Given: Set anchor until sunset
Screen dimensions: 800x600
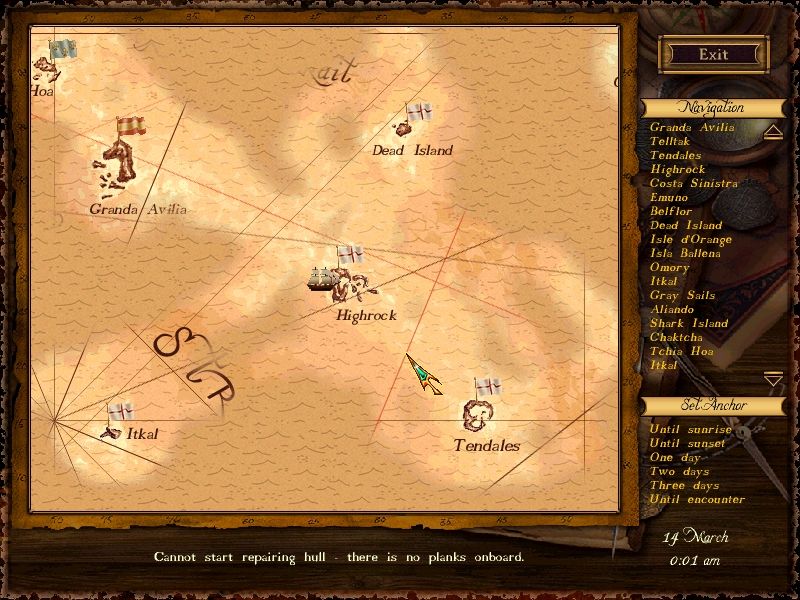Looking at the screenshot, I should (689, 443).
